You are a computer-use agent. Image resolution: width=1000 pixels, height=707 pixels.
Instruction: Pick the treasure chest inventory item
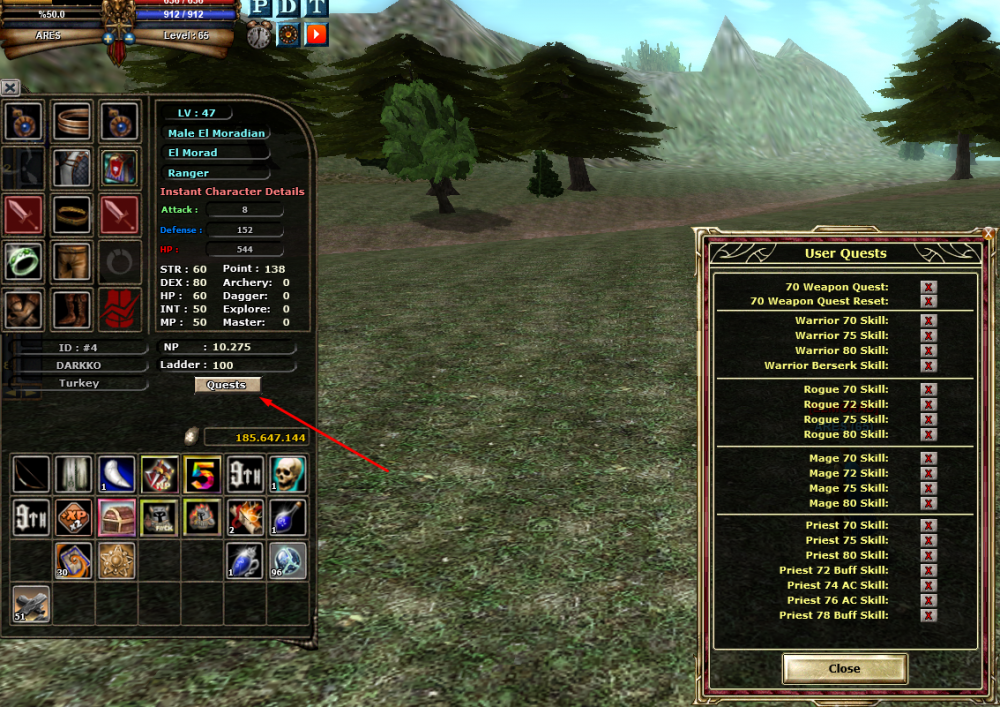point(117,517)
